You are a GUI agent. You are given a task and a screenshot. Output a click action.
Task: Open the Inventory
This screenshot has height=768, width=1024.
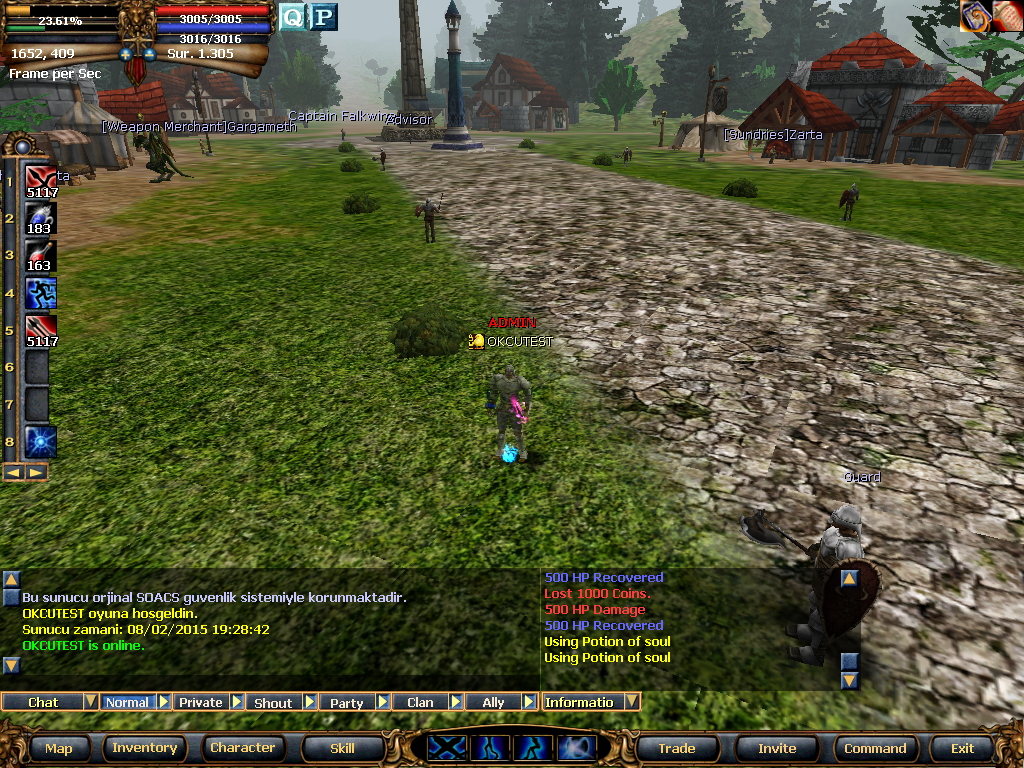pos(144,748)
